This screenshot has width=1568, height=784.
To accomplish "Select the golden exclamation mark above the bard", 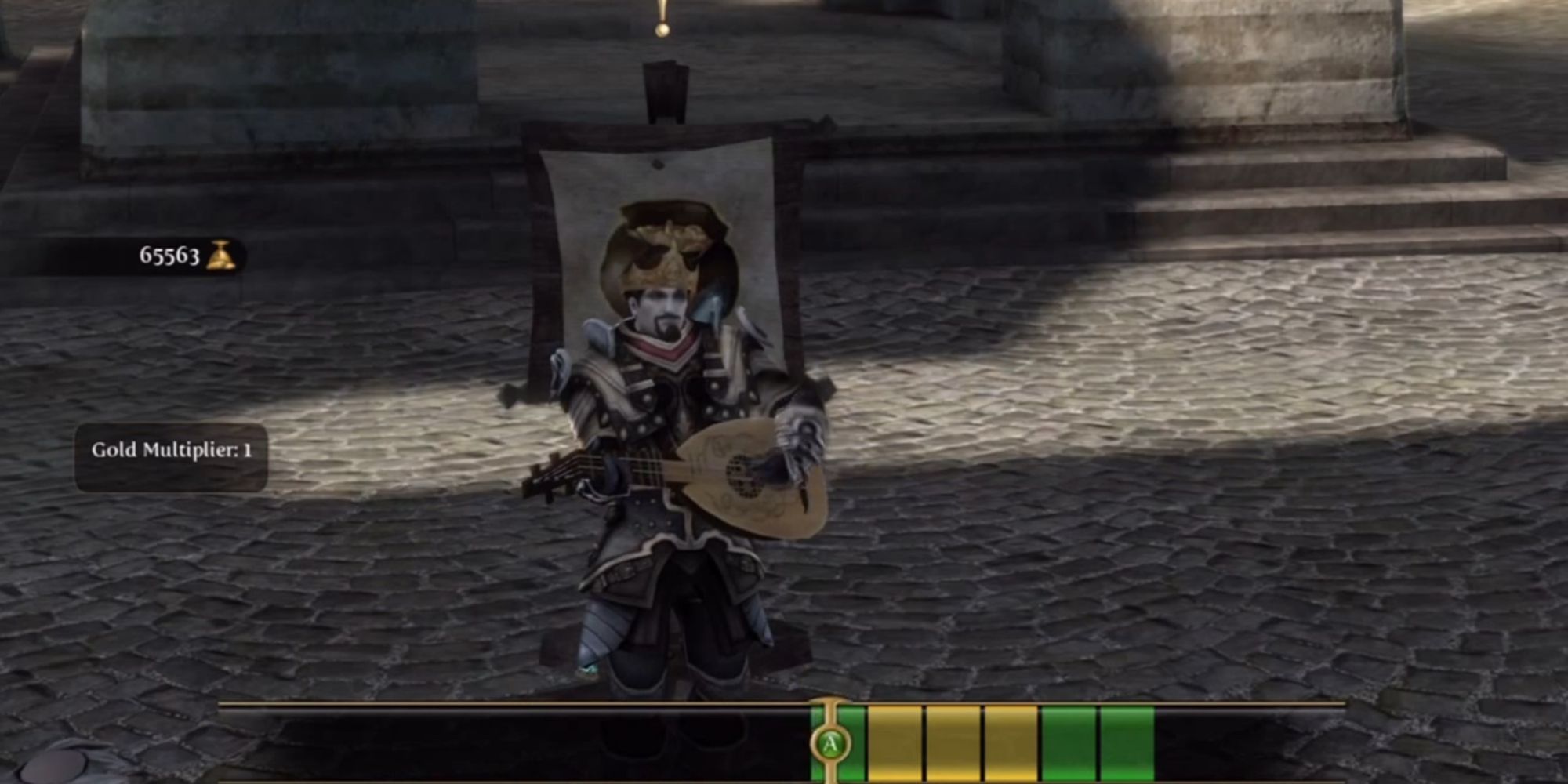I will point(661,16).
